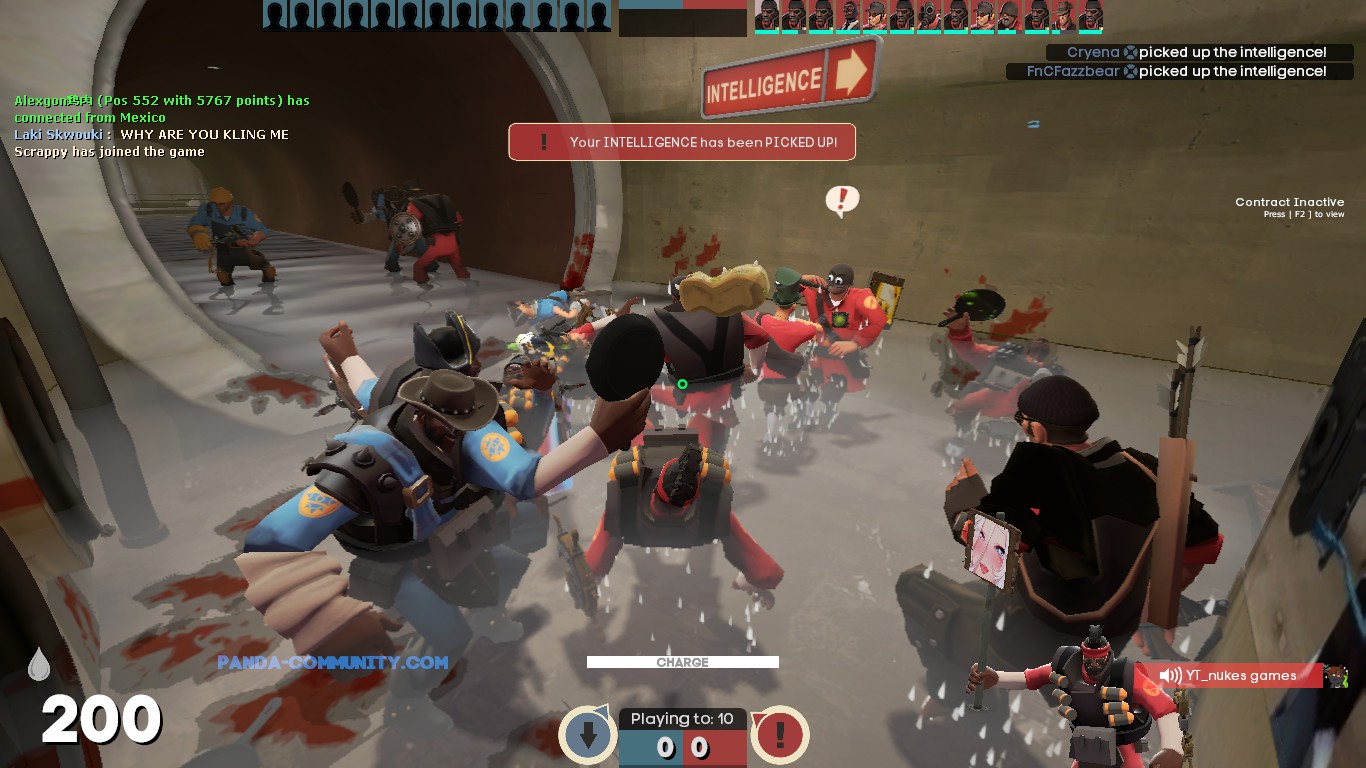Select FnCFazzbear's intelligence pickup notice
Viewport: 1366px width, 768px height.
[1167, 71]
